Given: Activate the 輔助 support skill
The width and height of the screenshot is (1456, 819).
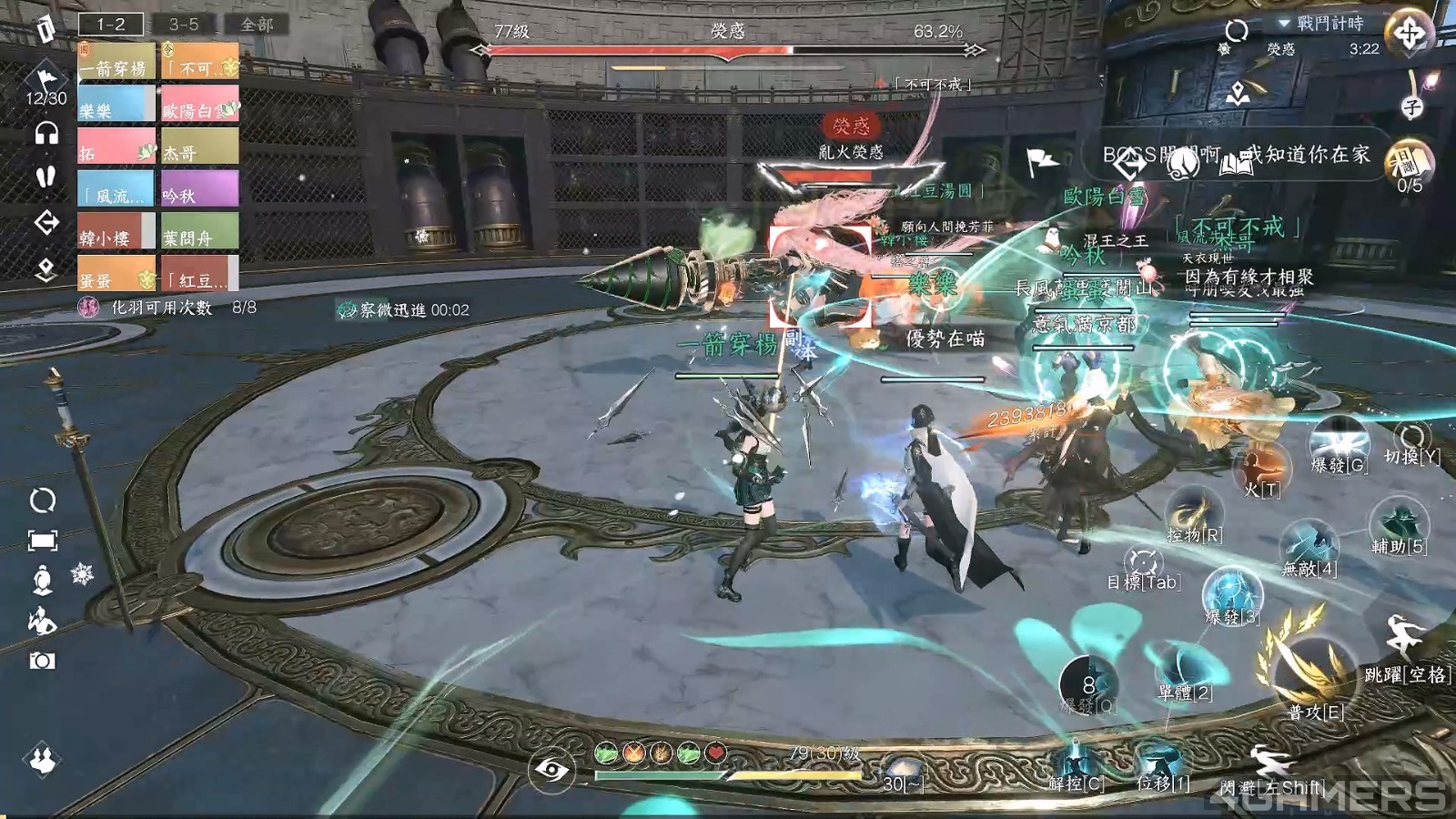Looking at the screenshot, I should [1398, 524].
